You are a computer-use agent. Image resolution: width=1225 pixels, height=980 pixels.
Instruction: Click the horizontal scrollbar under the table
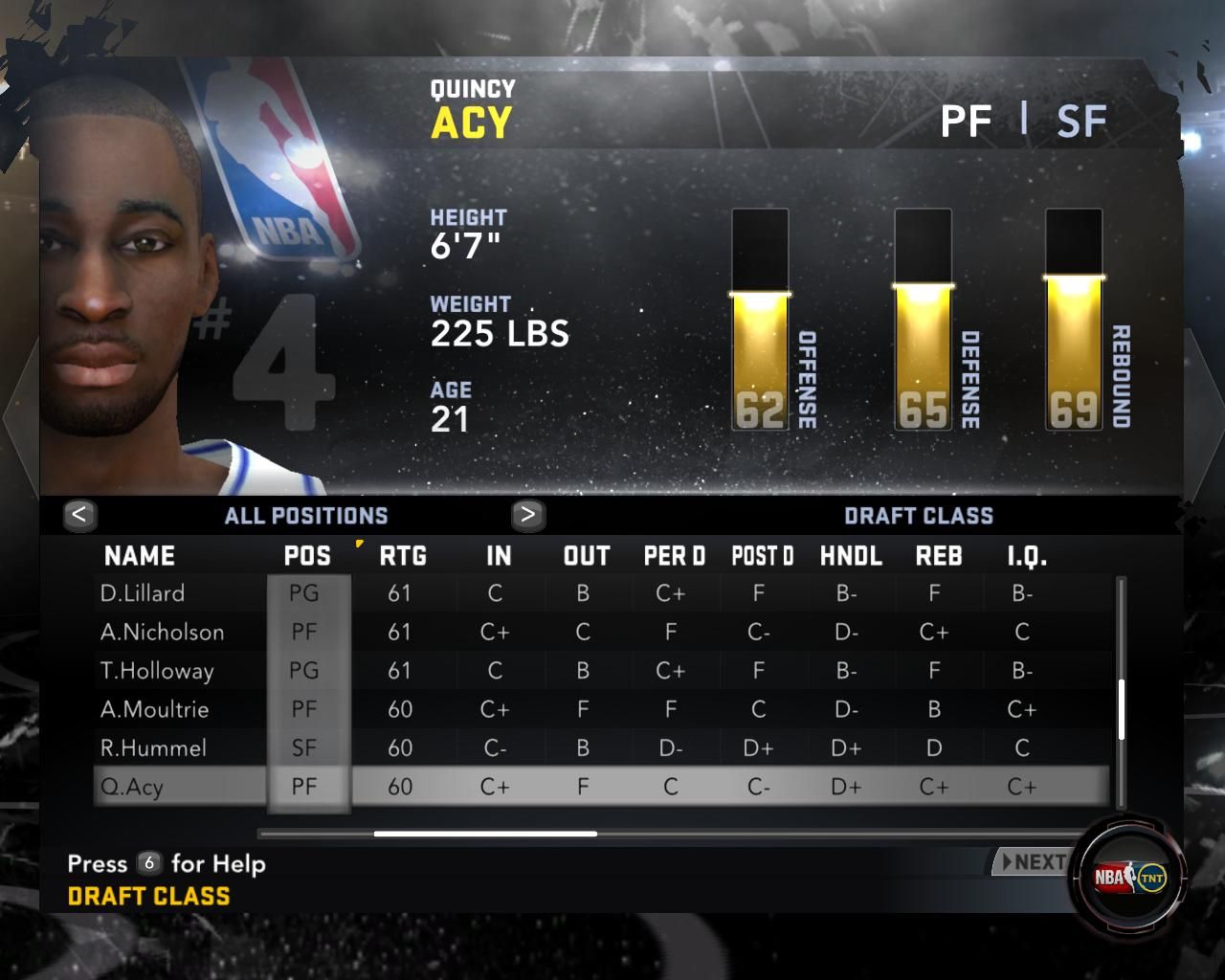click(485, 834)
